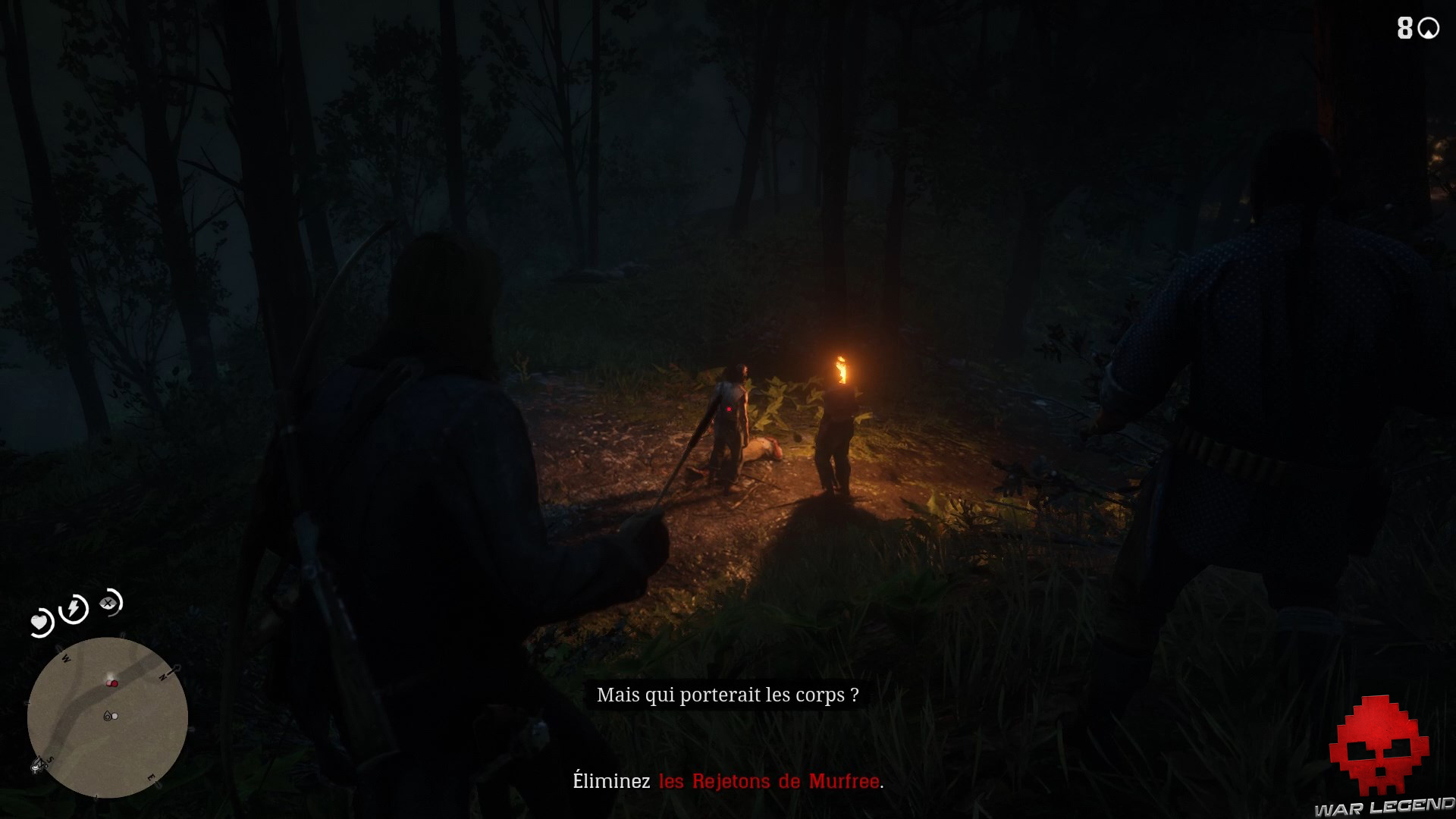Viewport: 1456px width, 819px height.
Task: Select the stamina lightning core icon
Action: click(73, 608)
